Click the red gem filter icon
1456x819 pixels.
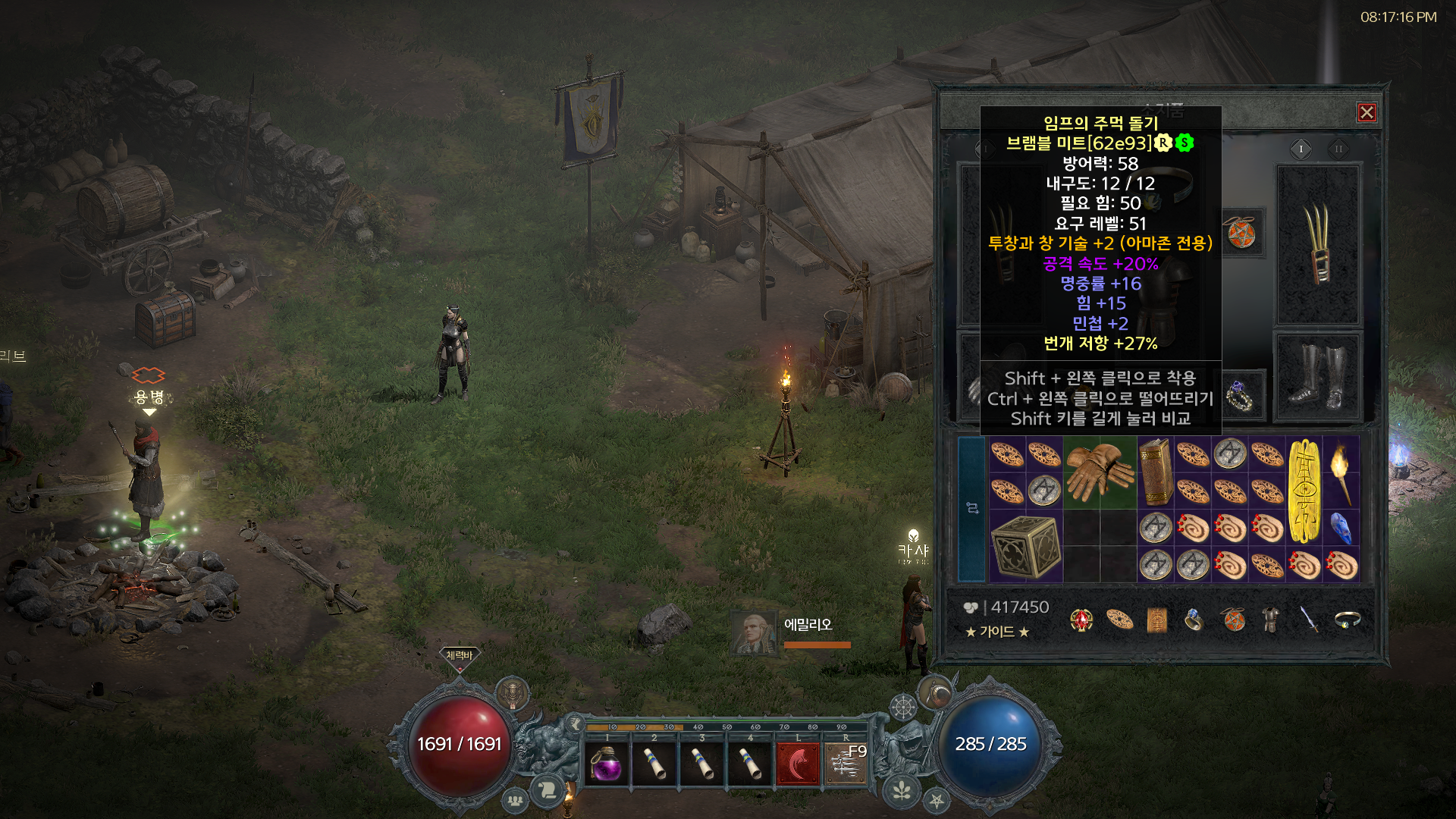click(1081, 620)
